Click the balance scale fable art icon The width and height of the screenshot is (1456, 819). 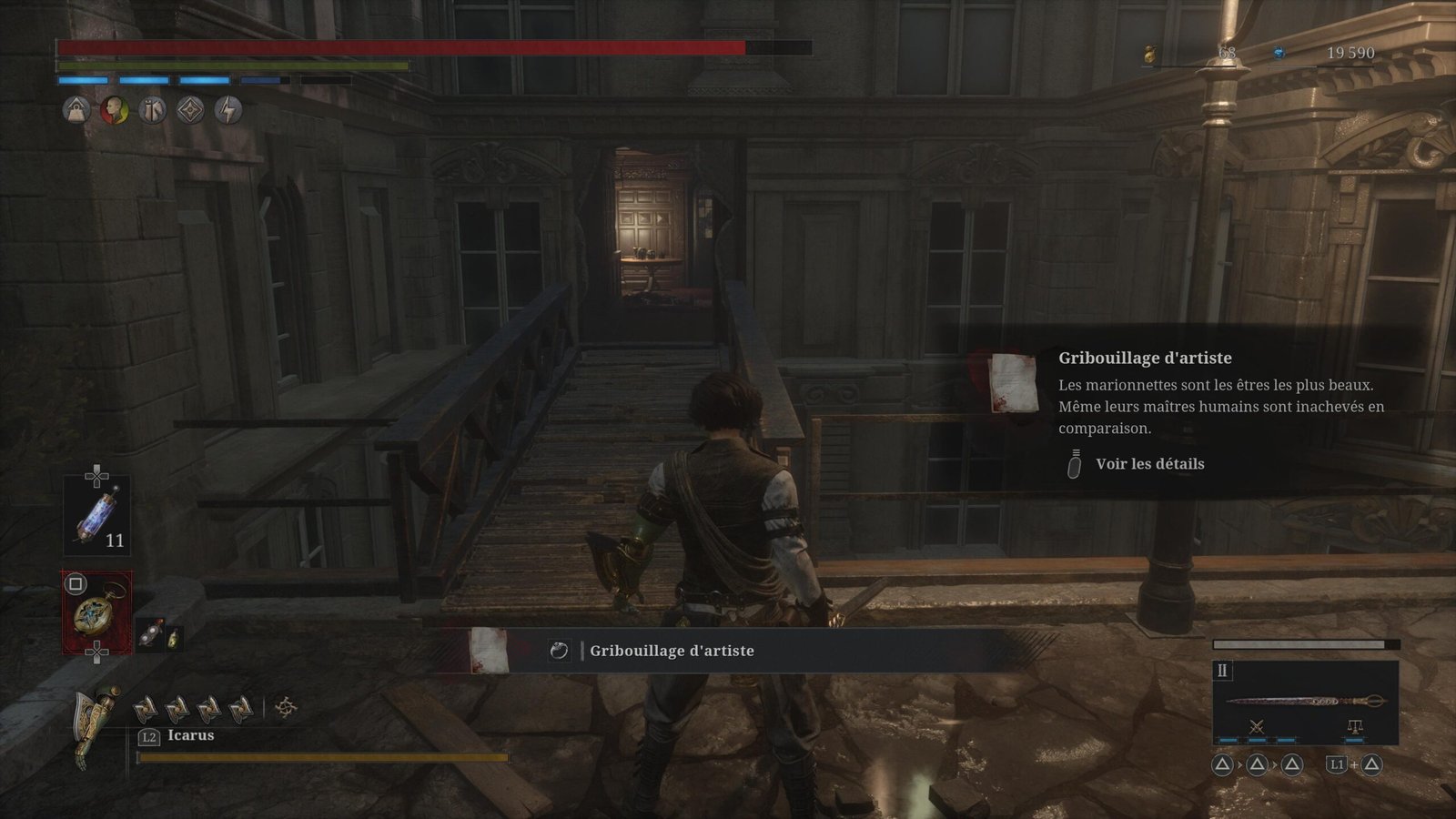click(x=1355, y=726)
